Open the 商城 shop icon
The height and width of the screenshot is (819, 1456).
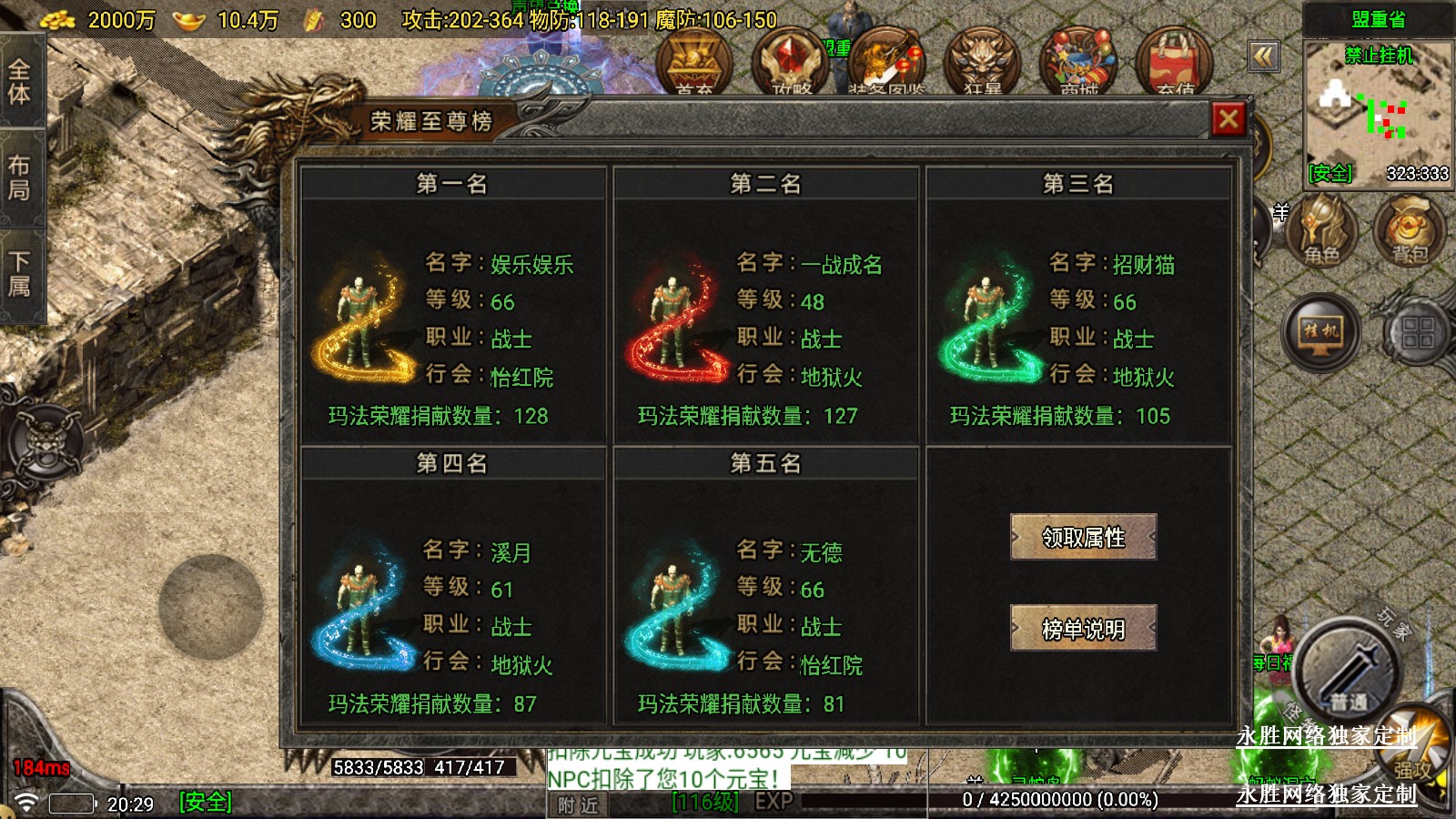[1079, 64]
